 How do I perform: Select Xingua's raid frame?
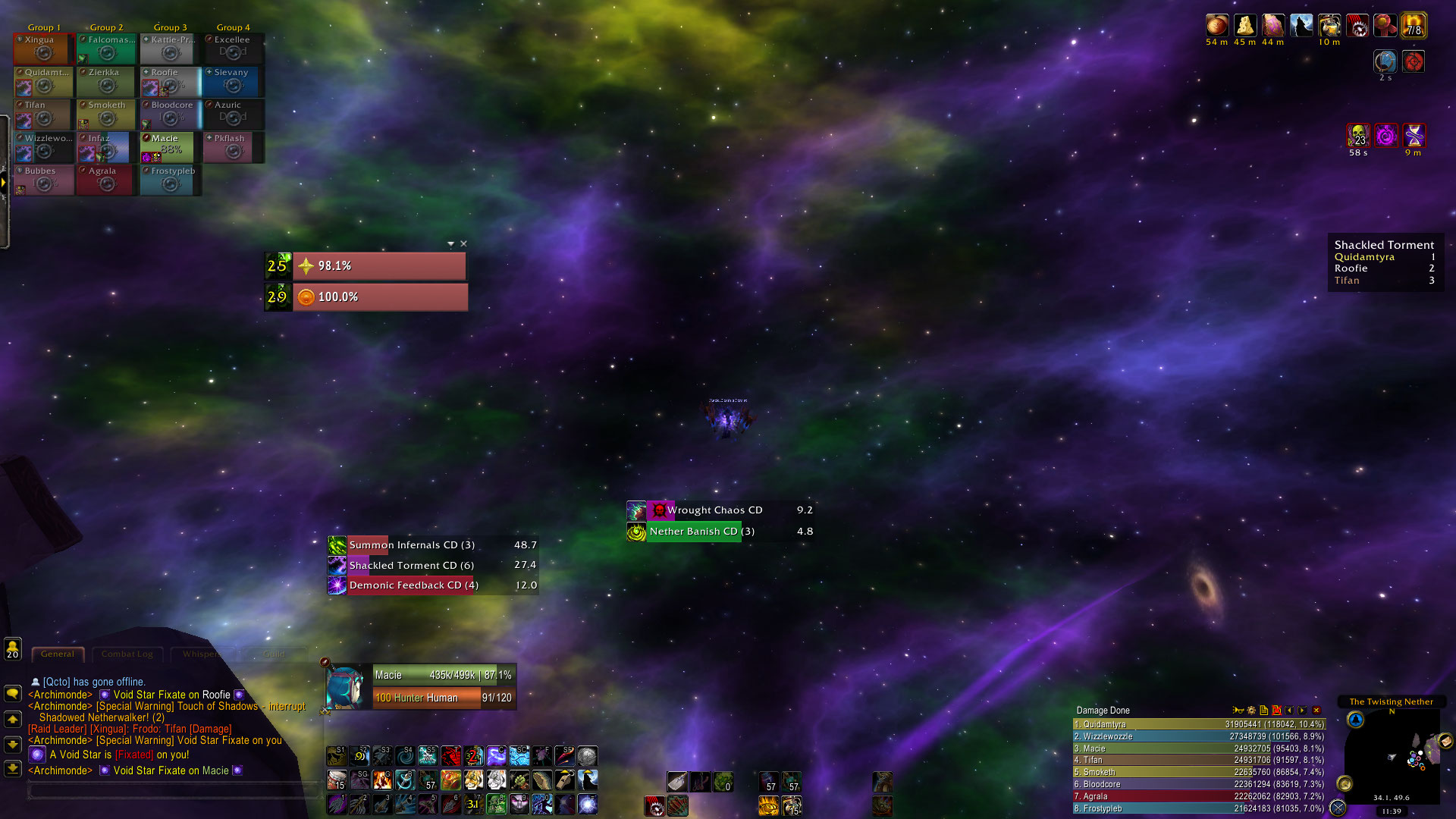43,49
